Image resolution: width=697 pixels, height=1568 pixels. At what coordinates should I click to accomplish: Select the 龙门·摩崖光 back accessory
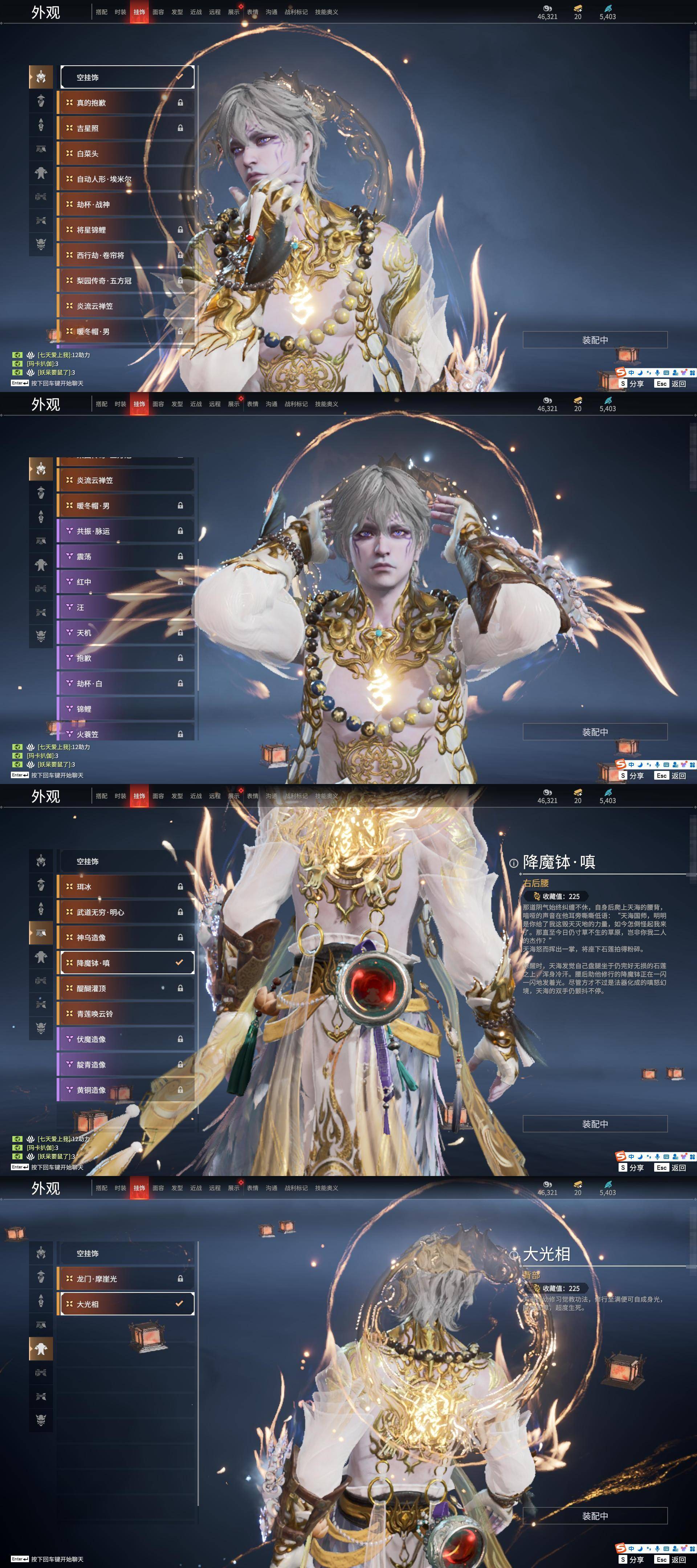tap(127, 1279)
